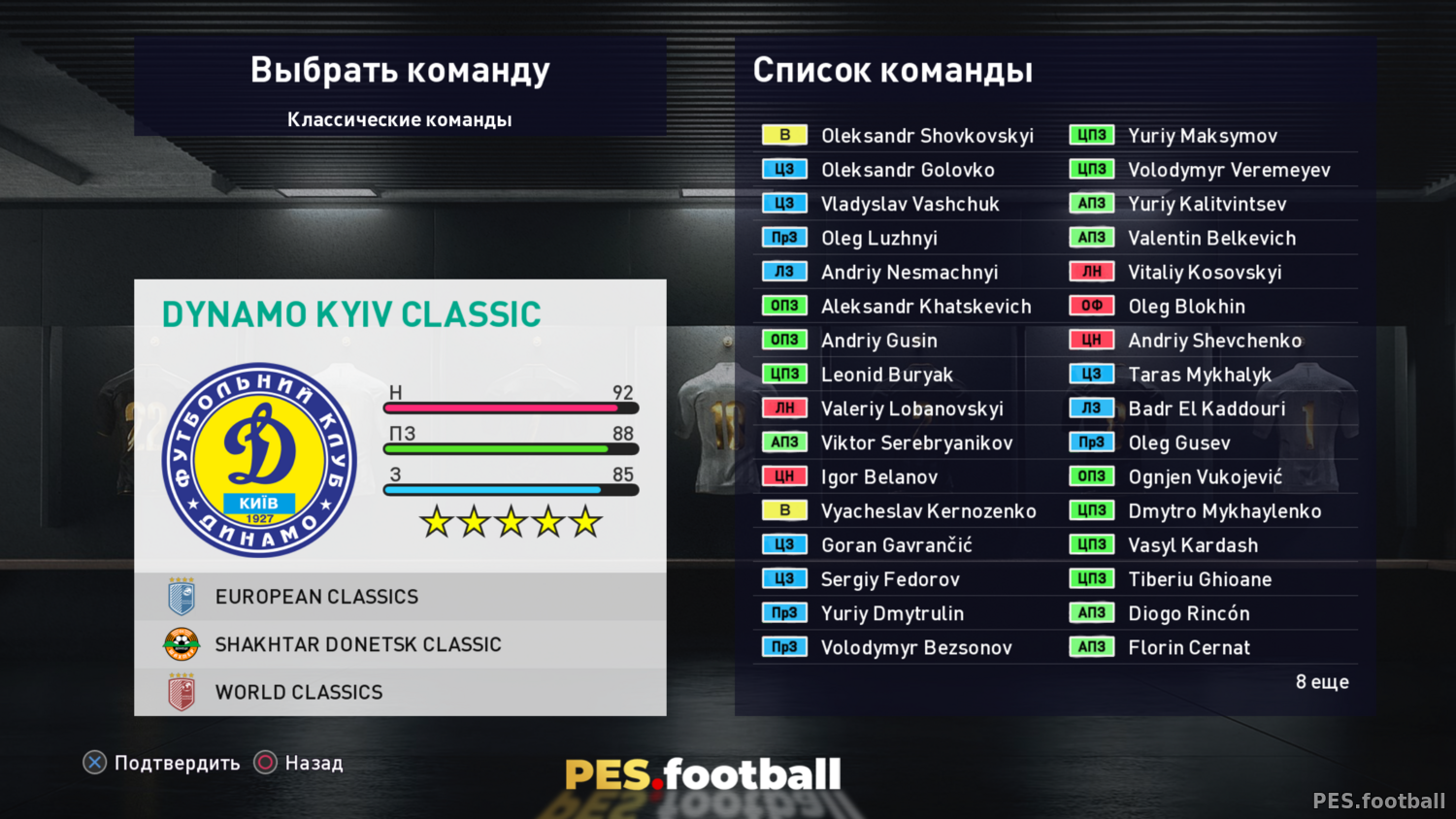The width and height of the screenshot is (1456, 819).
Task: Select Goran Gavrančić in the squad list
Action: click(x=896, y=545)
